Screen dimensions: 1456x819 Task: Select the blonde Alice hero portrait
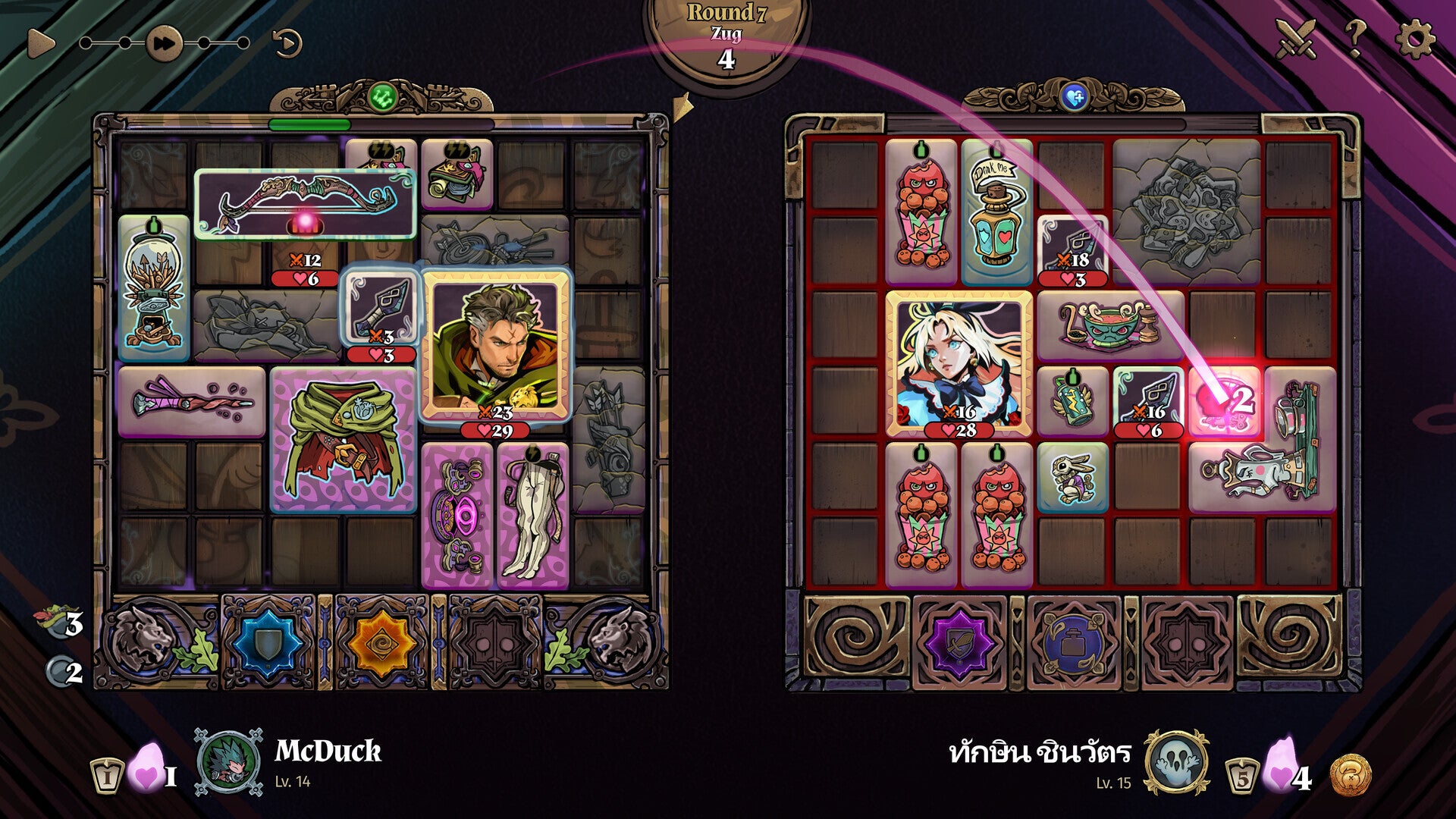coord(959,364)
